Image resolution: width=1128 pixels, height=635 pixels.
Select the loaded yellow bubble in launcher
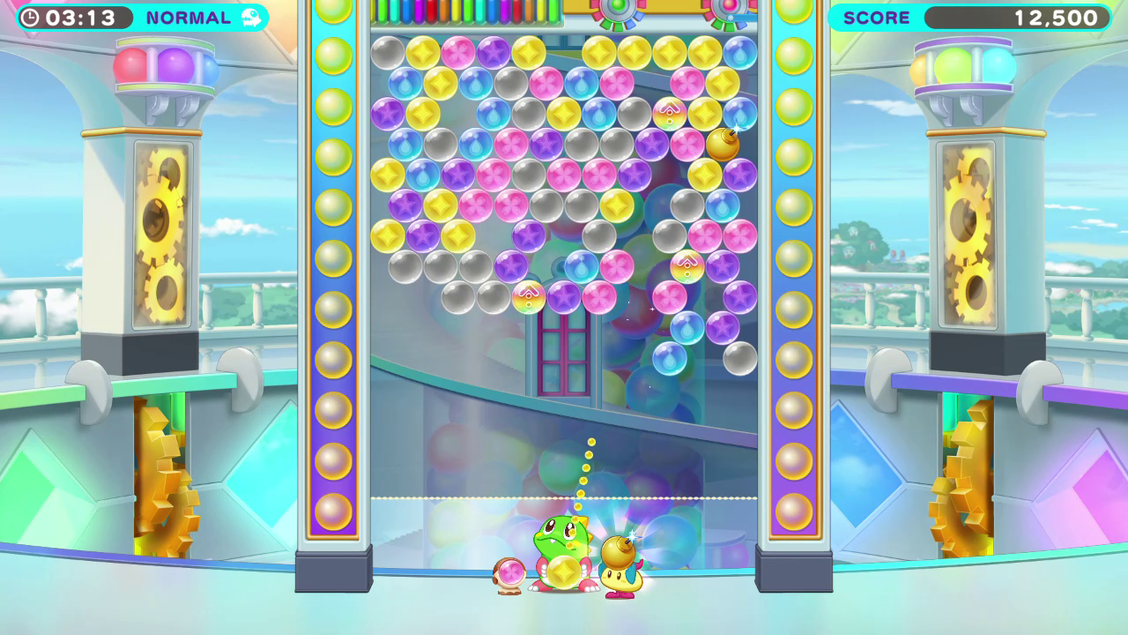point(565,572)
